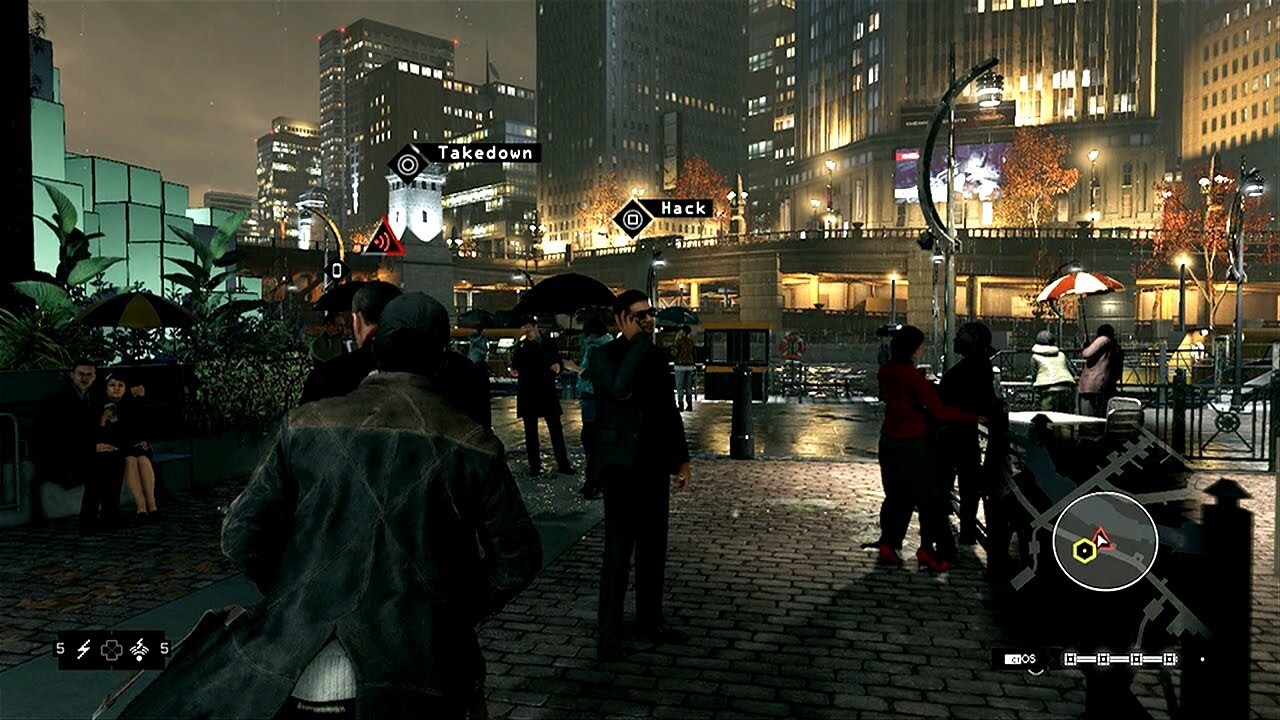This screenshot has width=1280, height=720.
Task: Click the smartphone diamond marker
Action: click(x=336, y=270)
